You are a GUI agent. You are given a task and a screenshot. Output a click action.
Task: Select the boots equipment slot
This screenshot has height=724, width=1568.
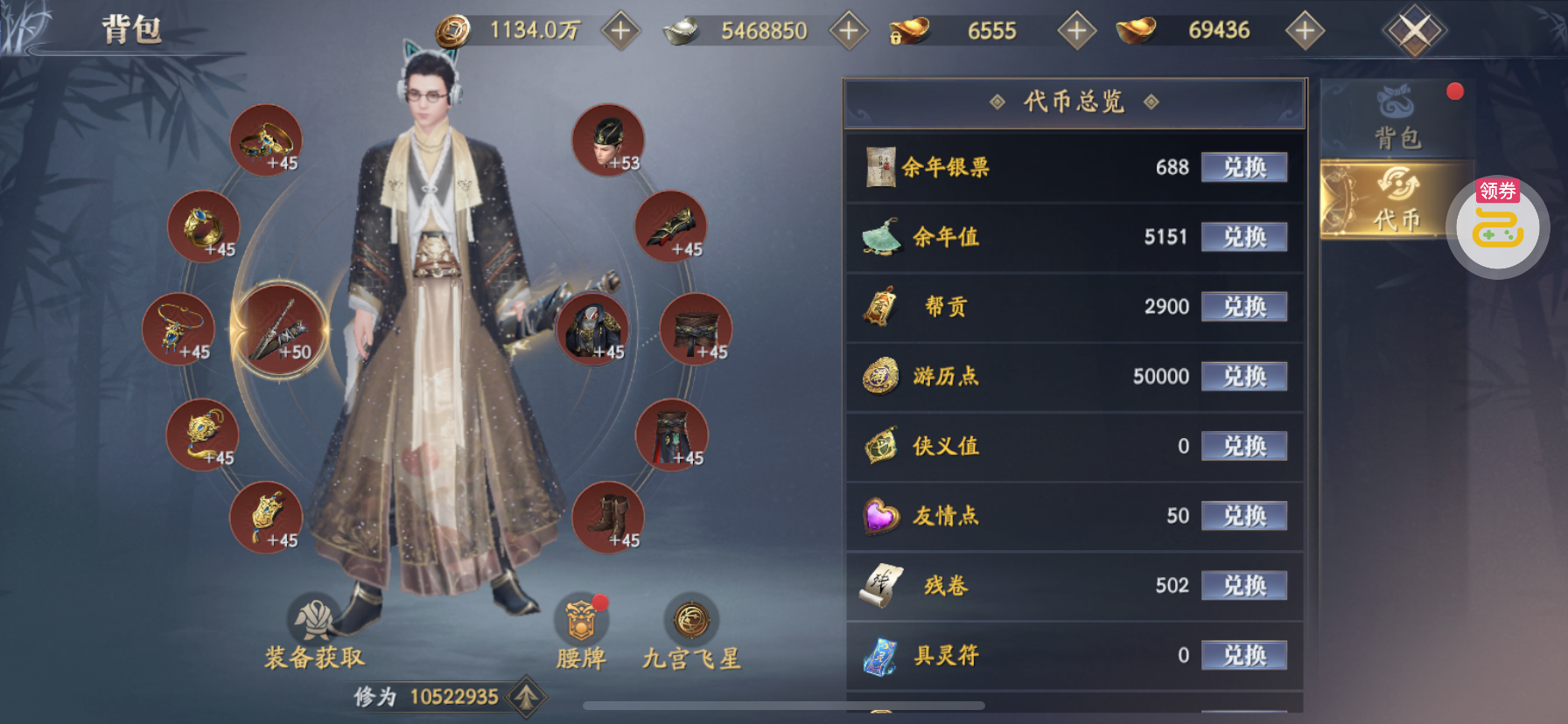pyautogui.click(x=608, y=517)
